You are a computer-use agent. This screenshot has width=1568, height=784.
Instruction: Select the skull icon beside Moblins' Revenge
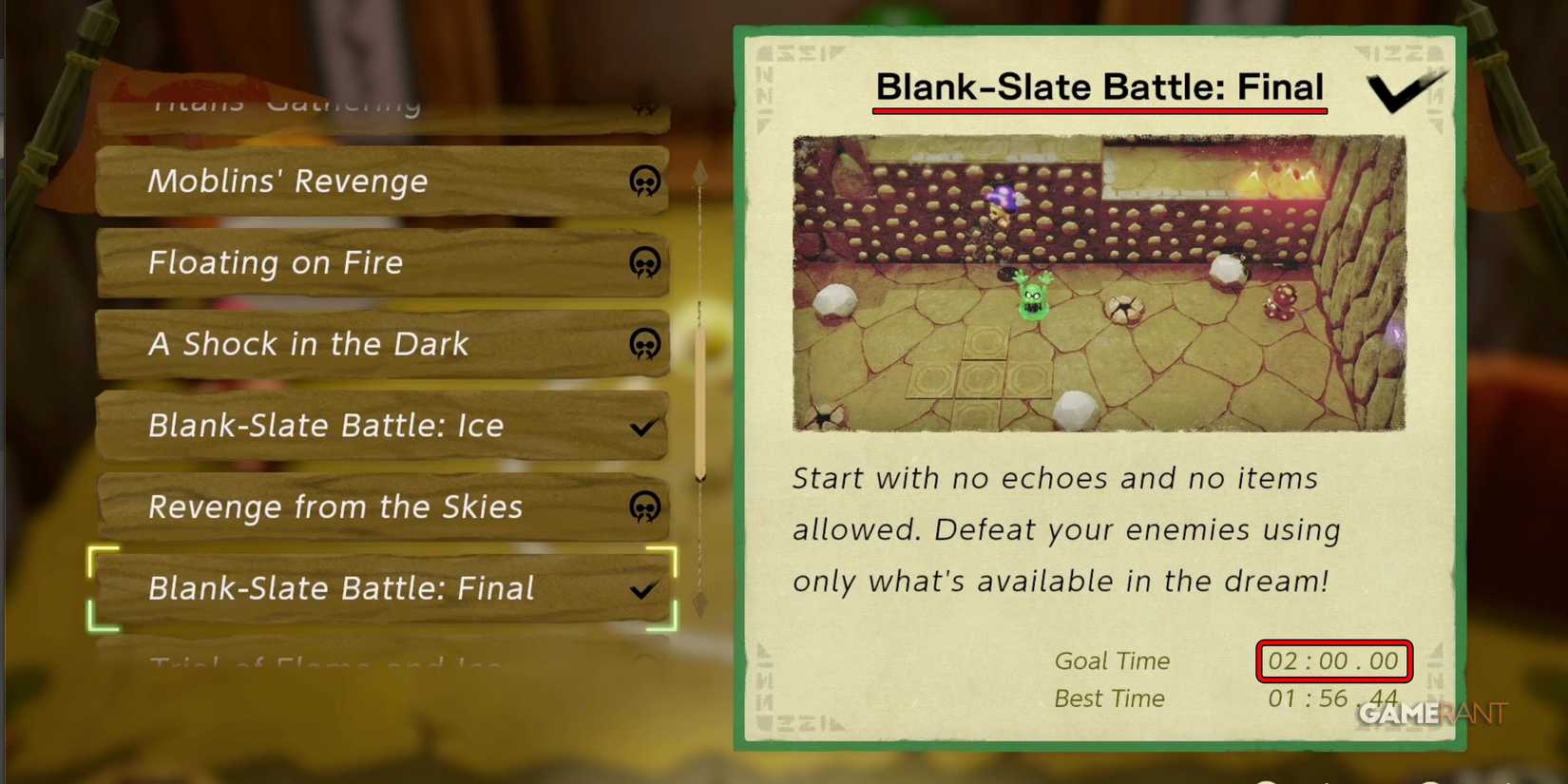pos(646,181)
